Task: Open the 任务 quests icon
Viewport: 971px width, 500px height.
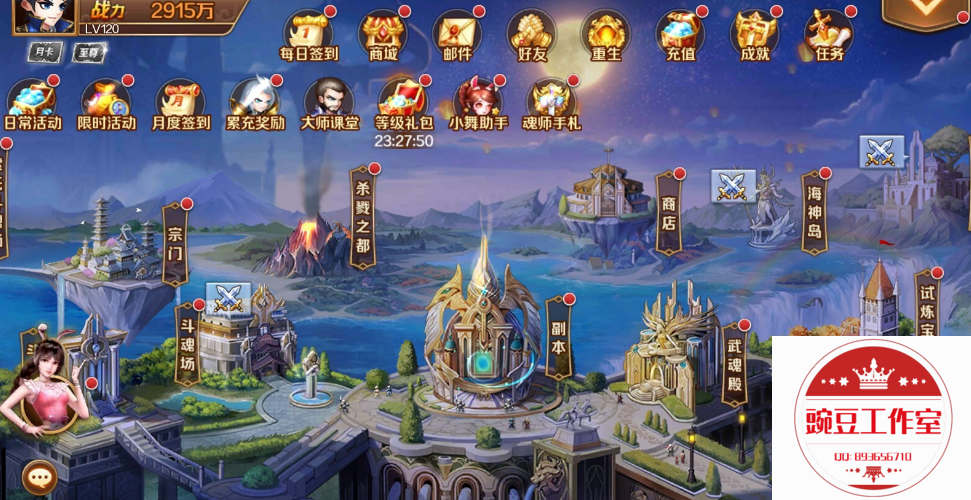Action: coord(829,34)
